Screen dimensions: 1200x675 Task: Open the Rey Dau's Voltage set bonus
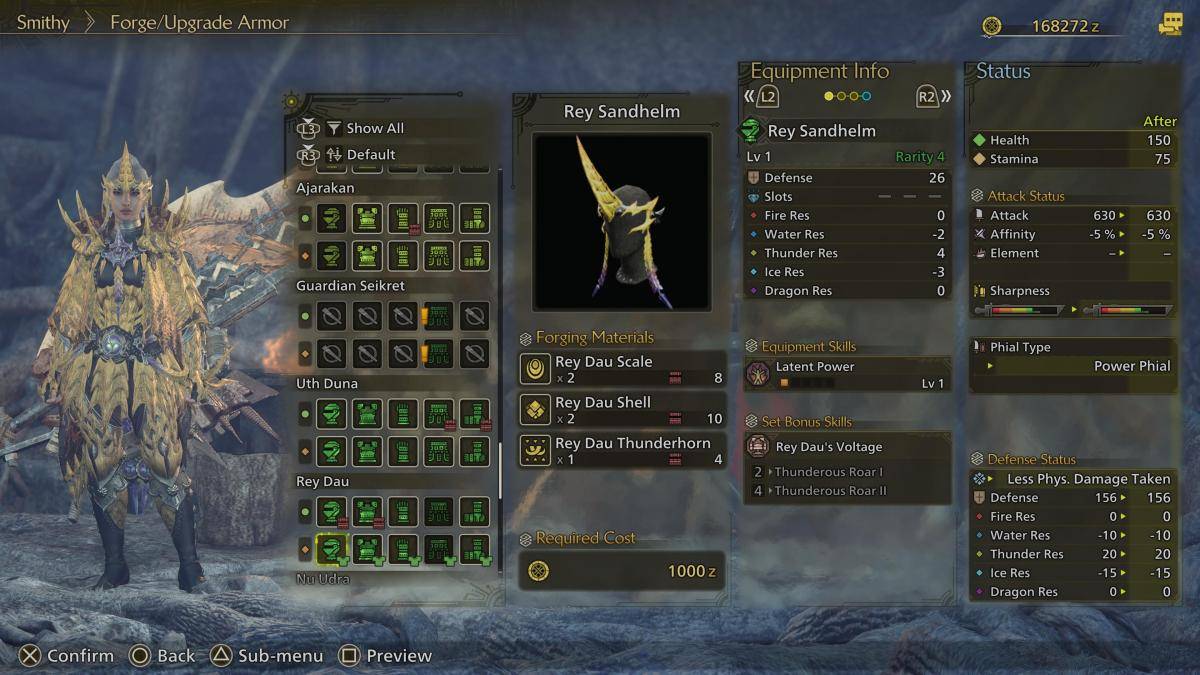pos(847,447)
